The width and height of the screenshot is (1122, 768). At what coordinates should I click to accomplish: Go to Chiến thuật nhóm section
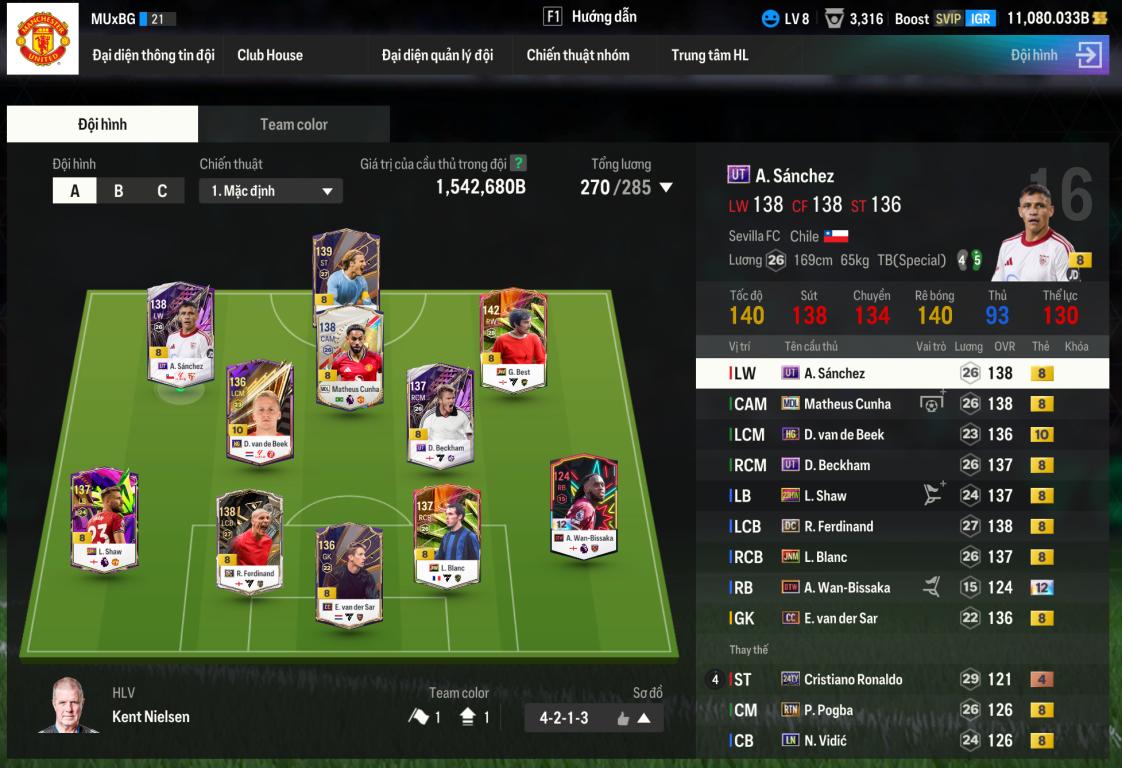(578, 55)
